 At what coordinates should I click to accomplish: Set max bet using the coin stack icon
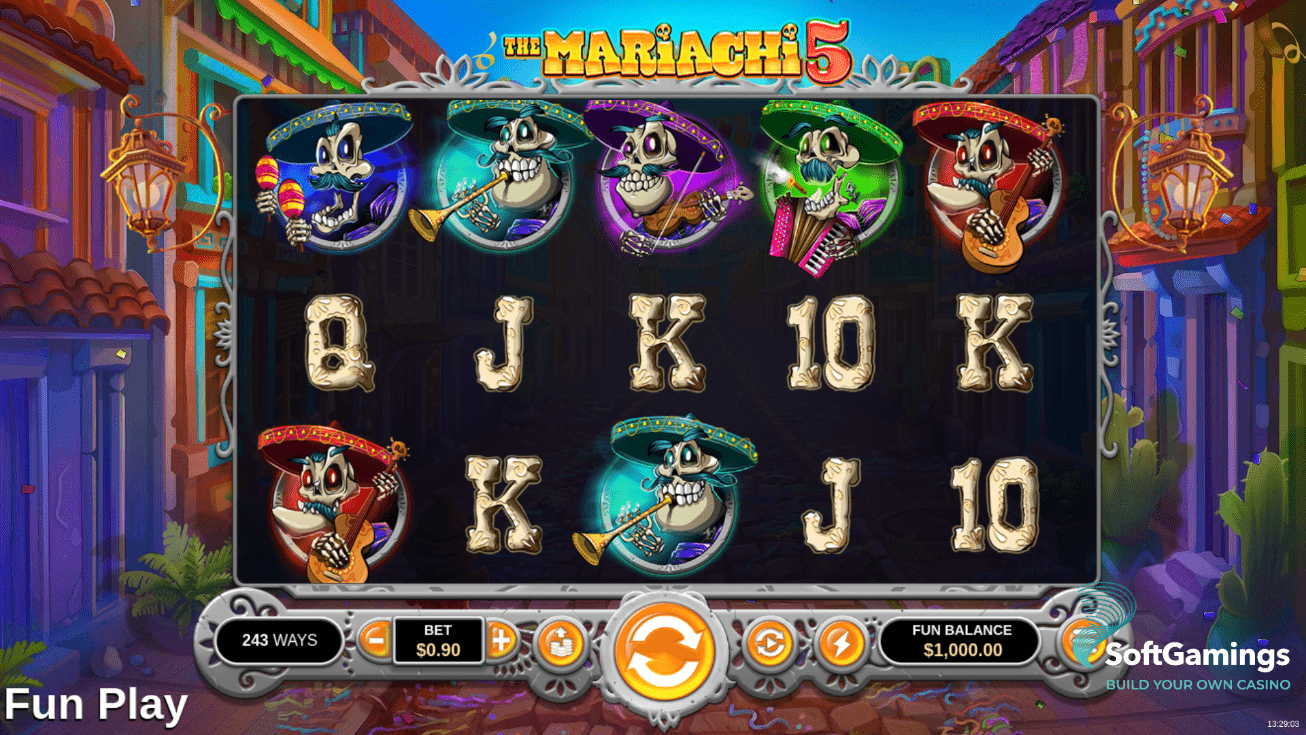coord(561,644)
